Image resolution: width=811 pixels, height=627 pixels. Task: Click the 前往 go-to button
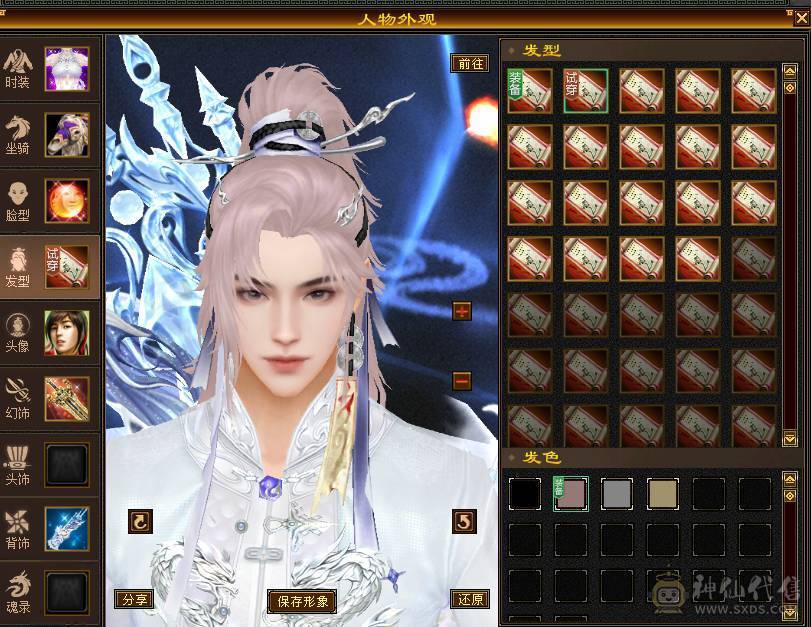(x=470, y=63)
